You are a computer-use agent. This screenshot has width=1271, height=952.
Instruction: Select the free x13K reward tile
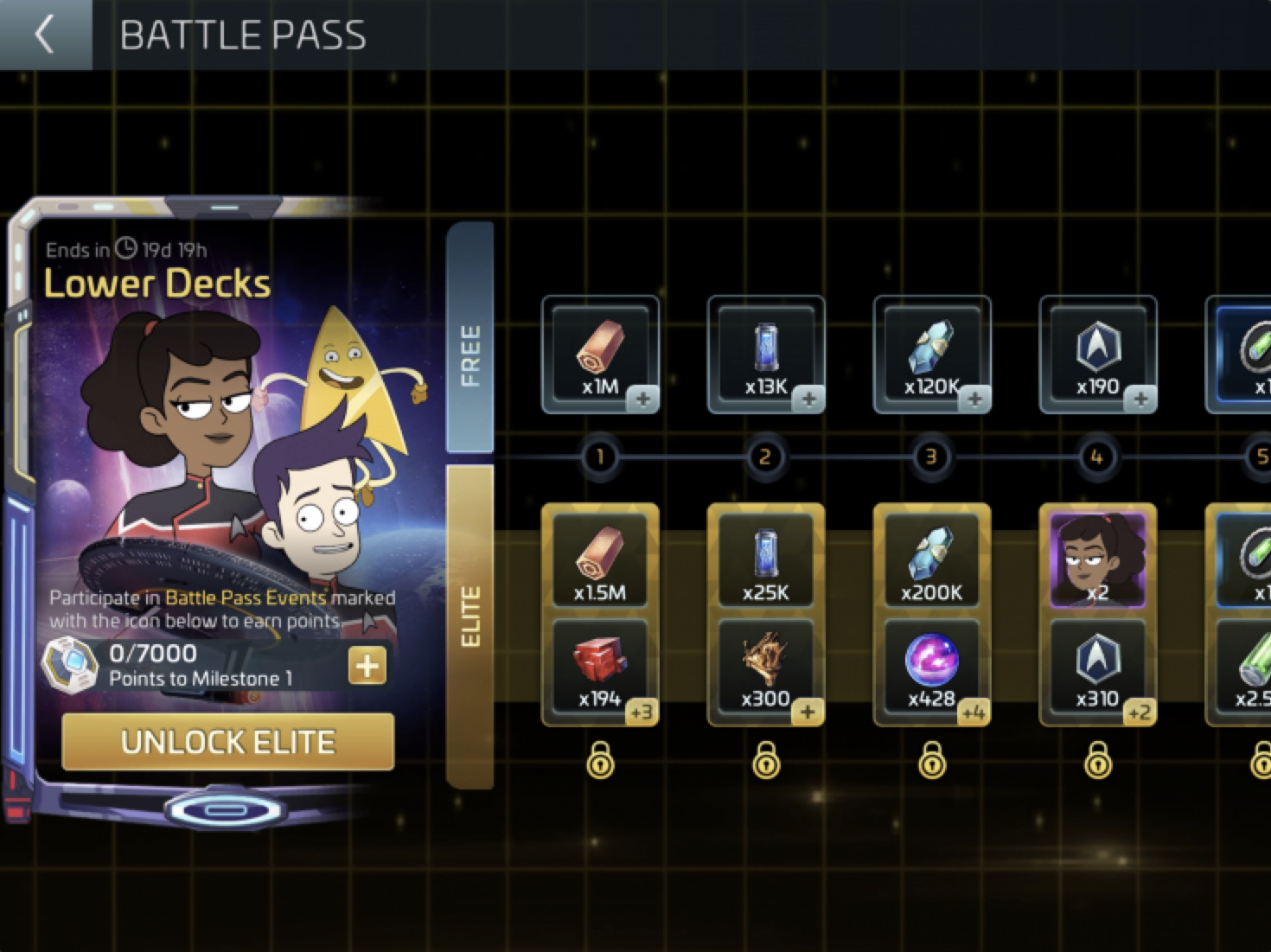click(766, 355)
